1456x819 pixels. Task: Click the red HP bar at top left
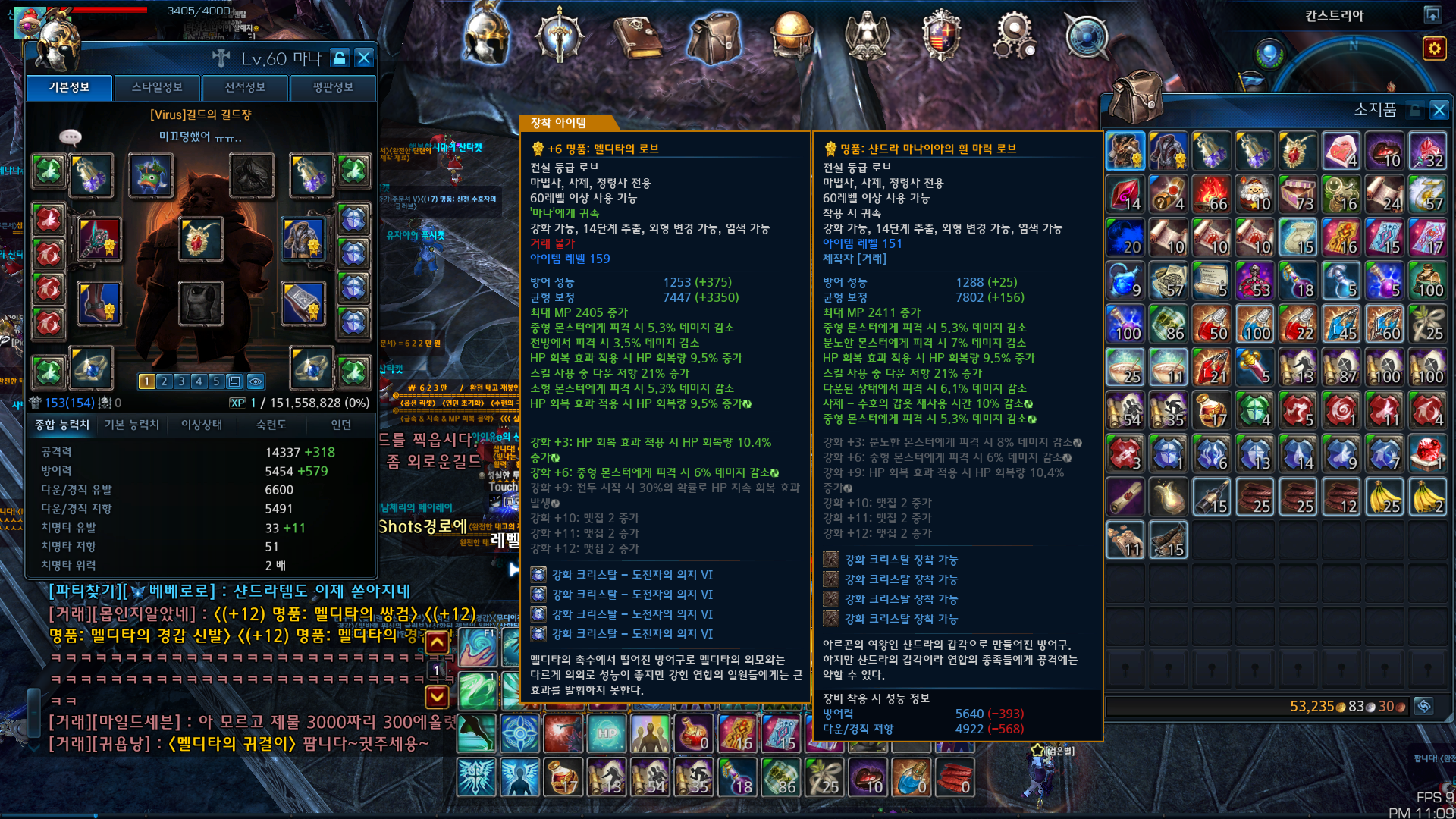tap(110, 10)
